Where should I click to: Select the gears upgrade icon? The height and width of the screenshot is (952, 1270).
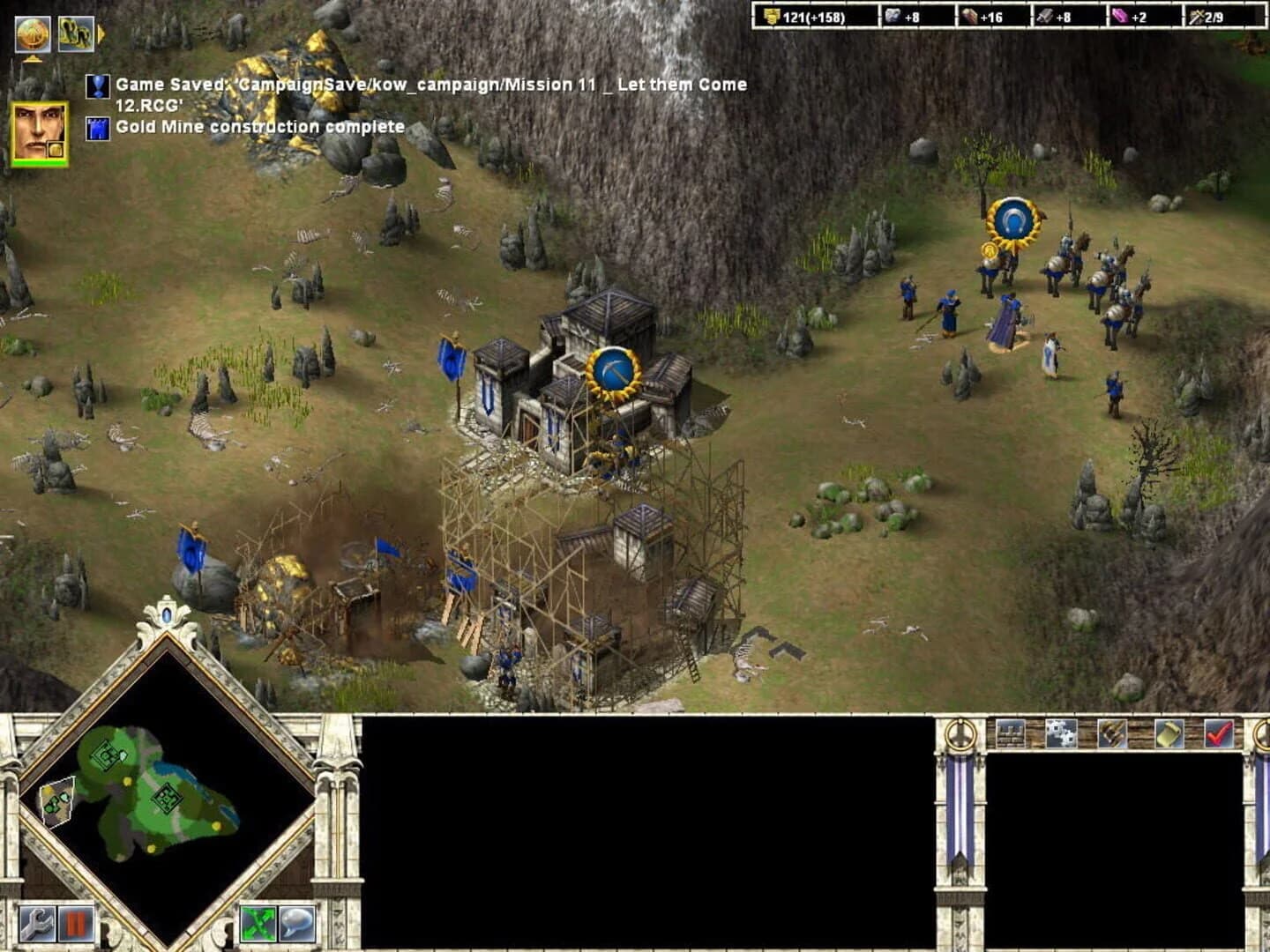pyautogui.click(x=1060, y=733)
